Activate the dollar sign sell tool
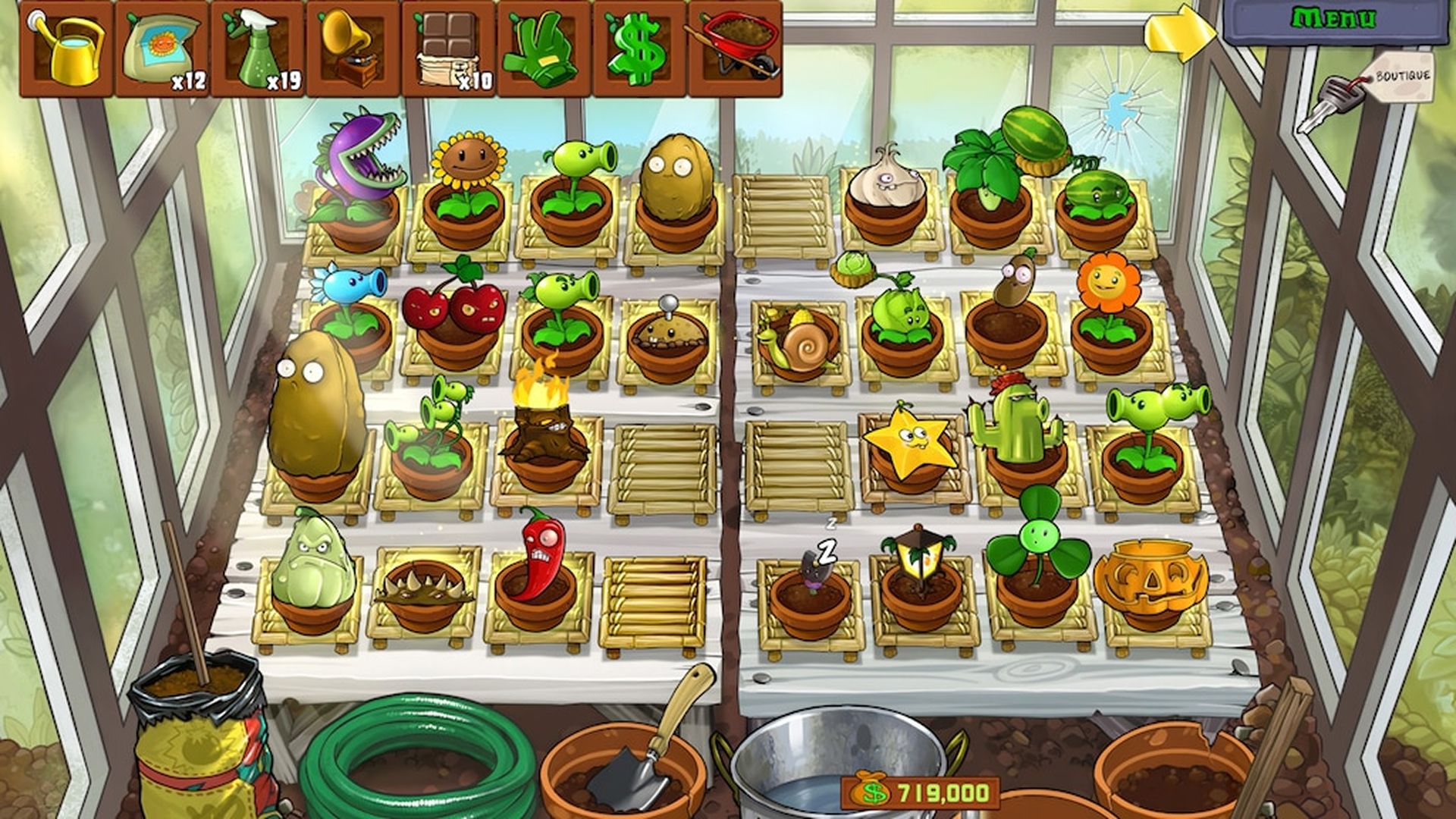1456x819 pixels. [639, 49]
